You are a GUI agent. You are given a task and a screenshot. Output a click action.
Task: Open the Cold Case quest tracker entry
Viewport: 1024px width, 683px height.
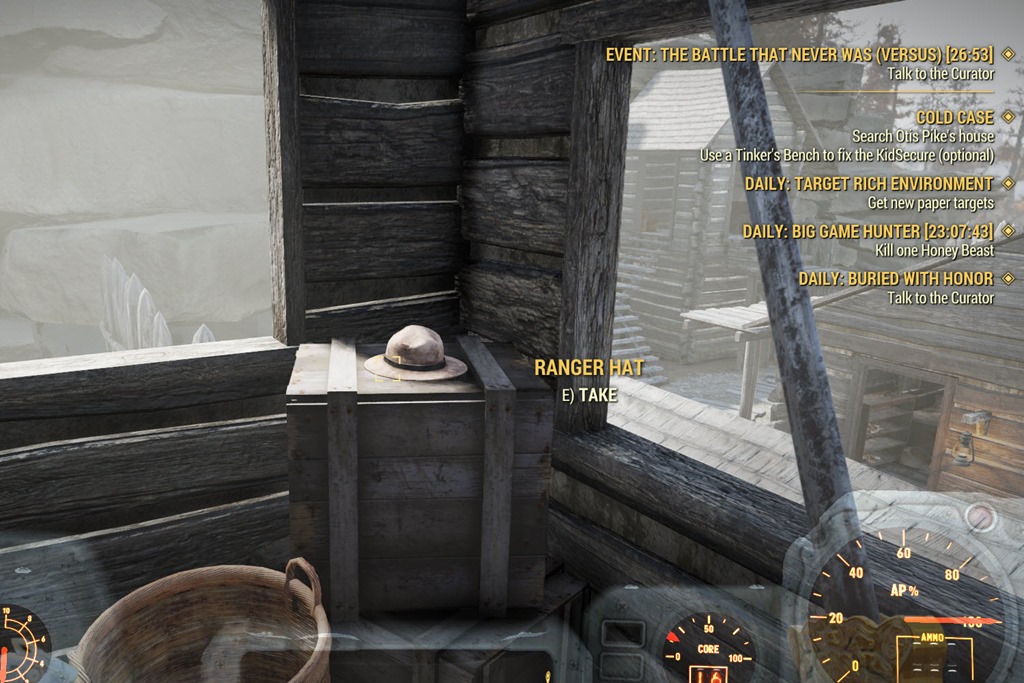click(955, 117)
